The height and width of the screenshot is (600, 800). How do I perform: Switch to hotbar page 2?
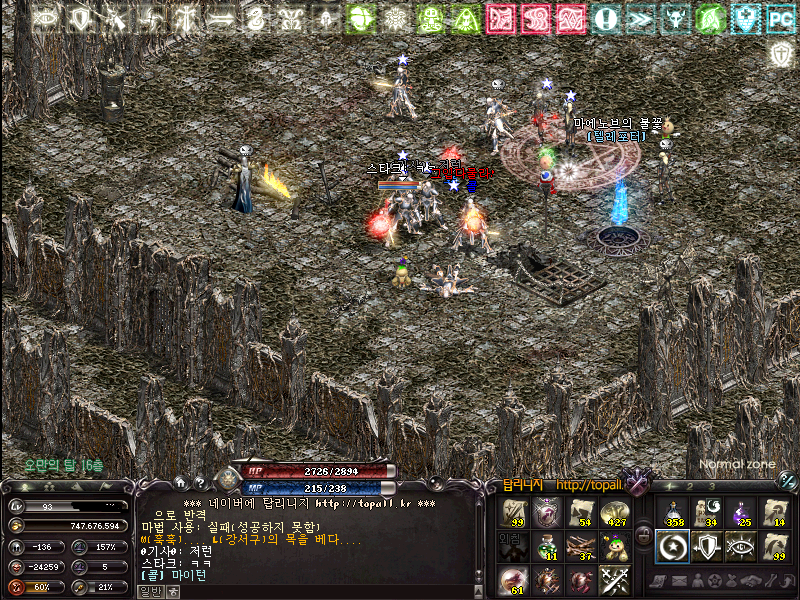point(689,485)
